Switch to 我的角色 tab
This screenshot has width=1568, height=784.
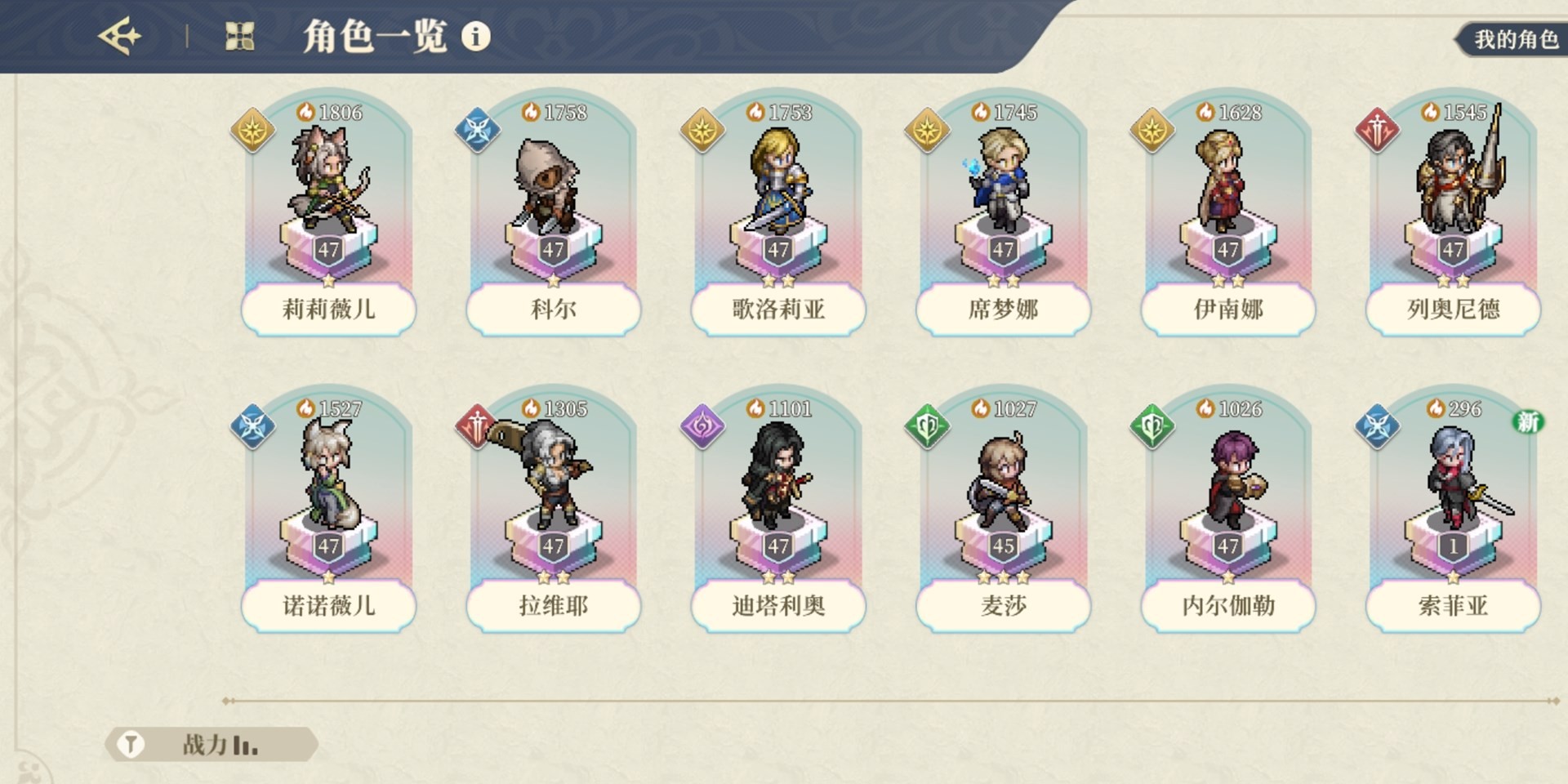(x=1515, y=39)
